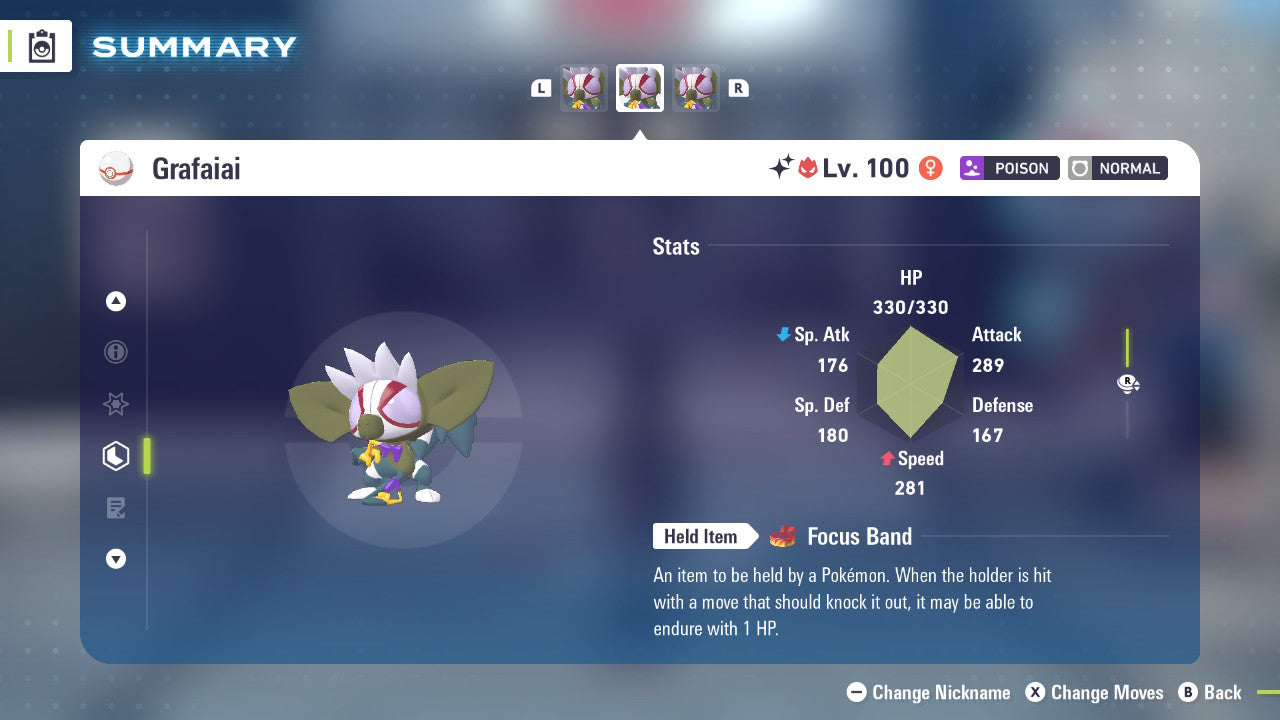Screen dimensions: 1280x720
Task: Select the hexagon stats page icon
Action: point(116,456)
